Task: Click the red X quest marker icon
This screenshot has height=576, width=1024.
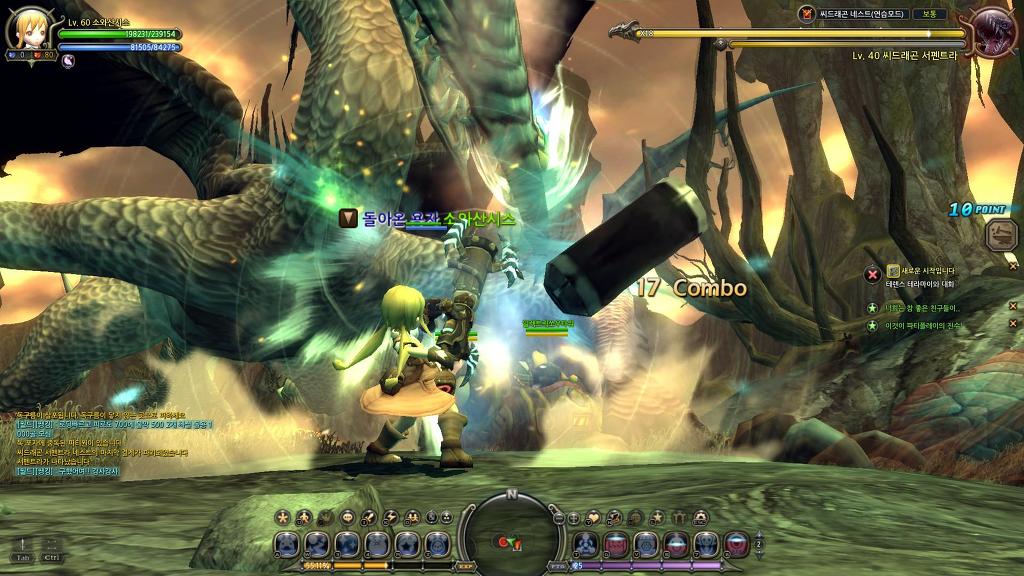Action: tap(872, 273)
